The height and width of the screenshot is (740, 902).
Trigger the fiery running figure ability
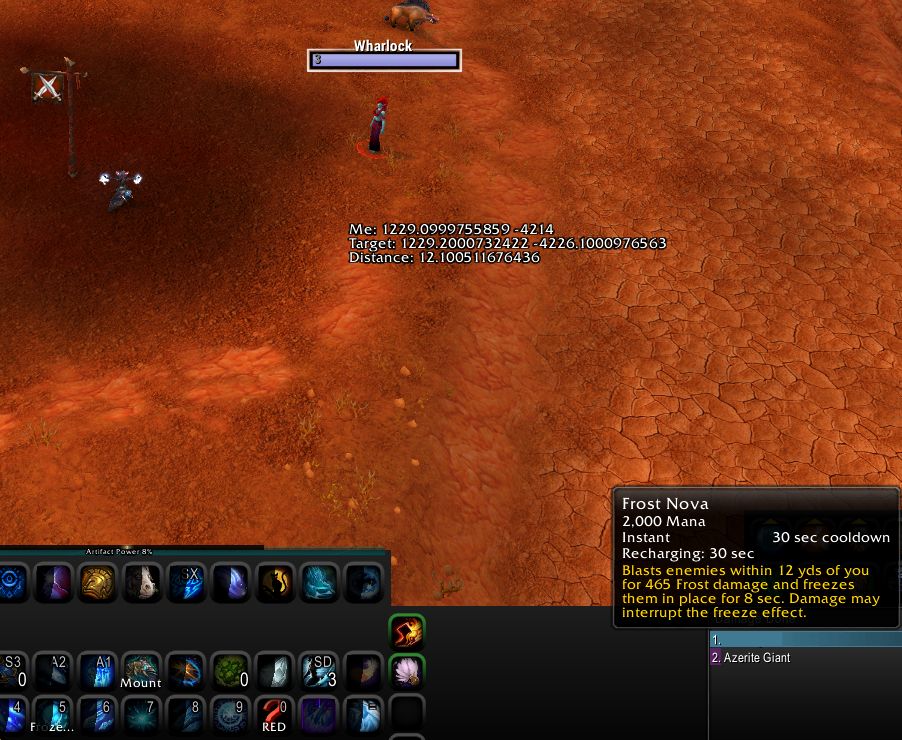pyautogui.click(x=407, y=633)
